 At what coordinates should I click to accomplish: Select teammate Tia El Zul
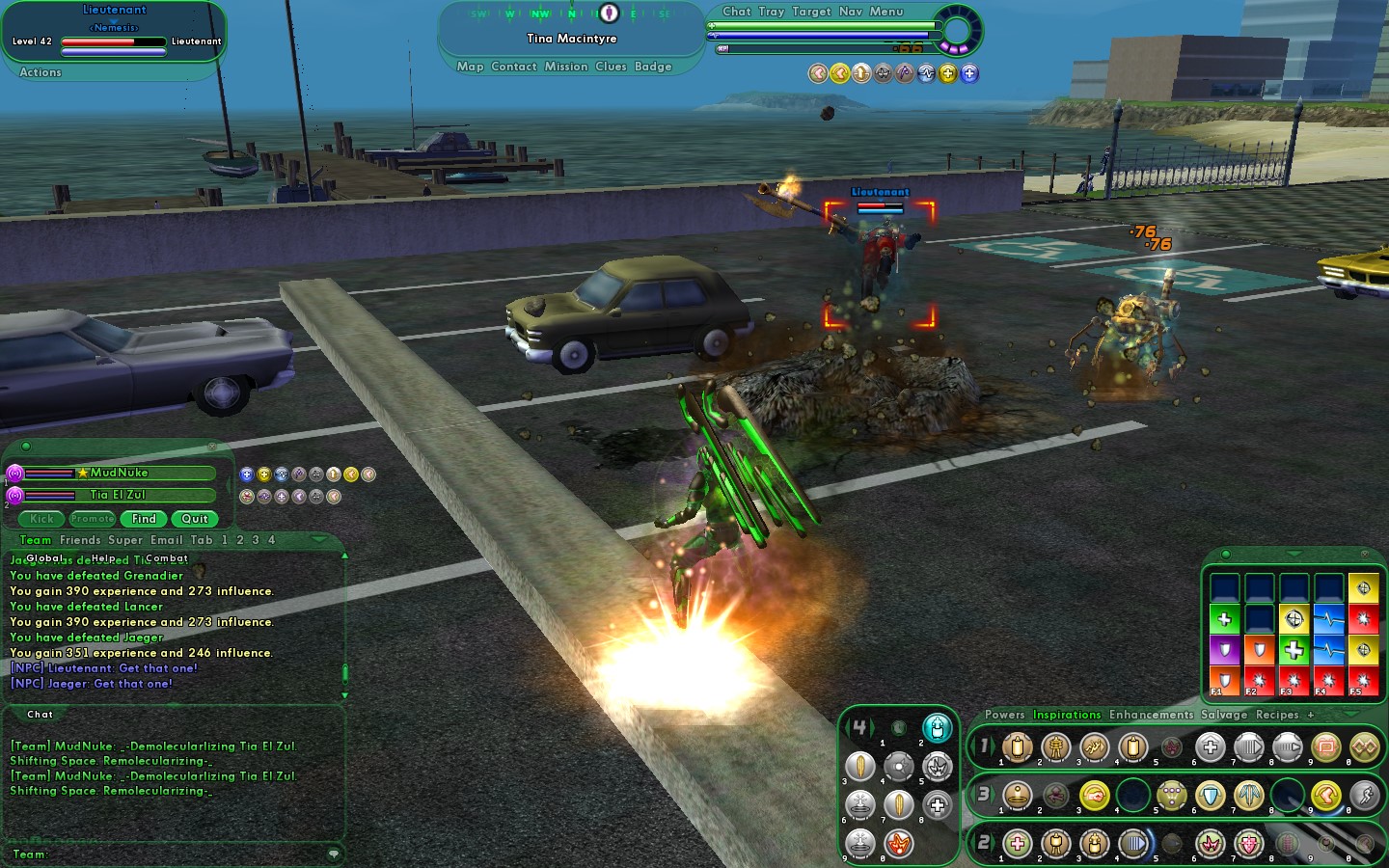[118, 495]
